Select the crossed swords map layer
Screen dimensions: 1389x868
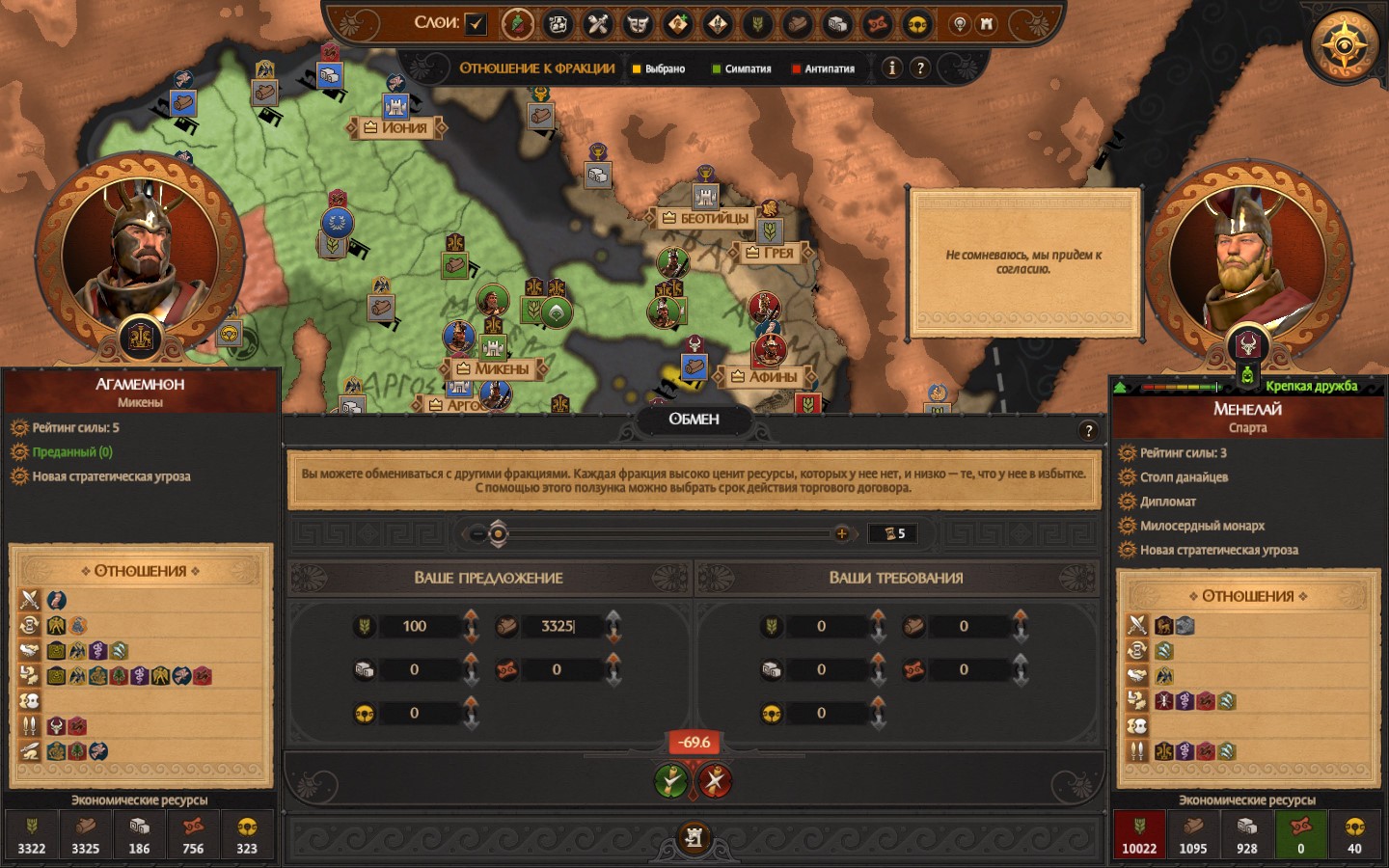[598, 24]
